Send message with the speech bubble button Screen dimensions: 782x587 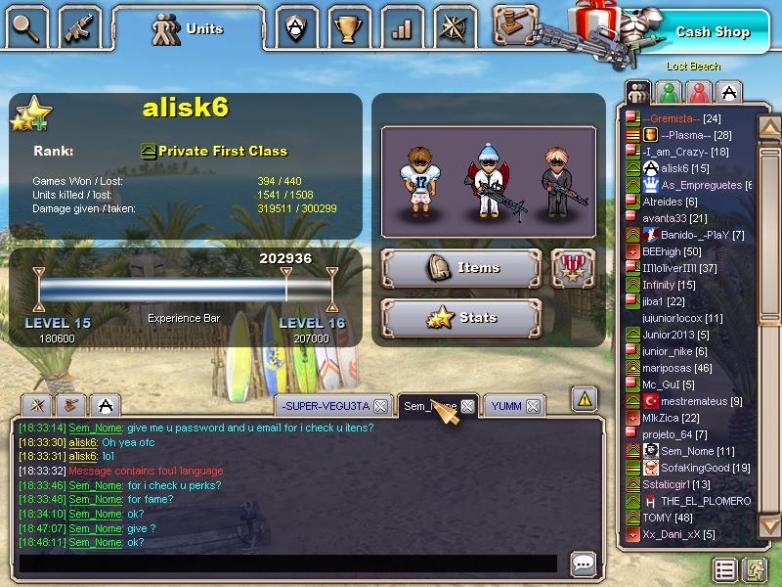click(582, 563)
